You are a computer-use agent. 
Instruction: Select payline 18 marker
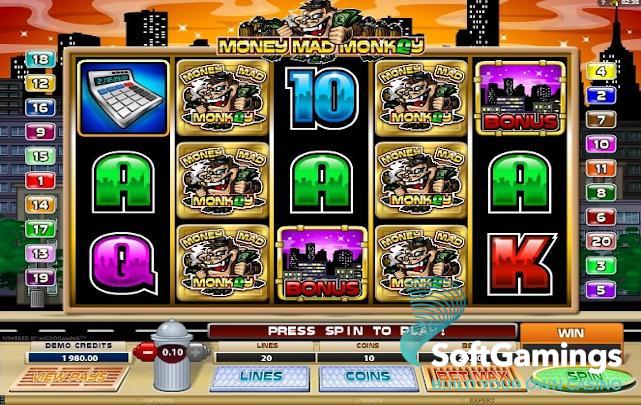pos(41,59)
